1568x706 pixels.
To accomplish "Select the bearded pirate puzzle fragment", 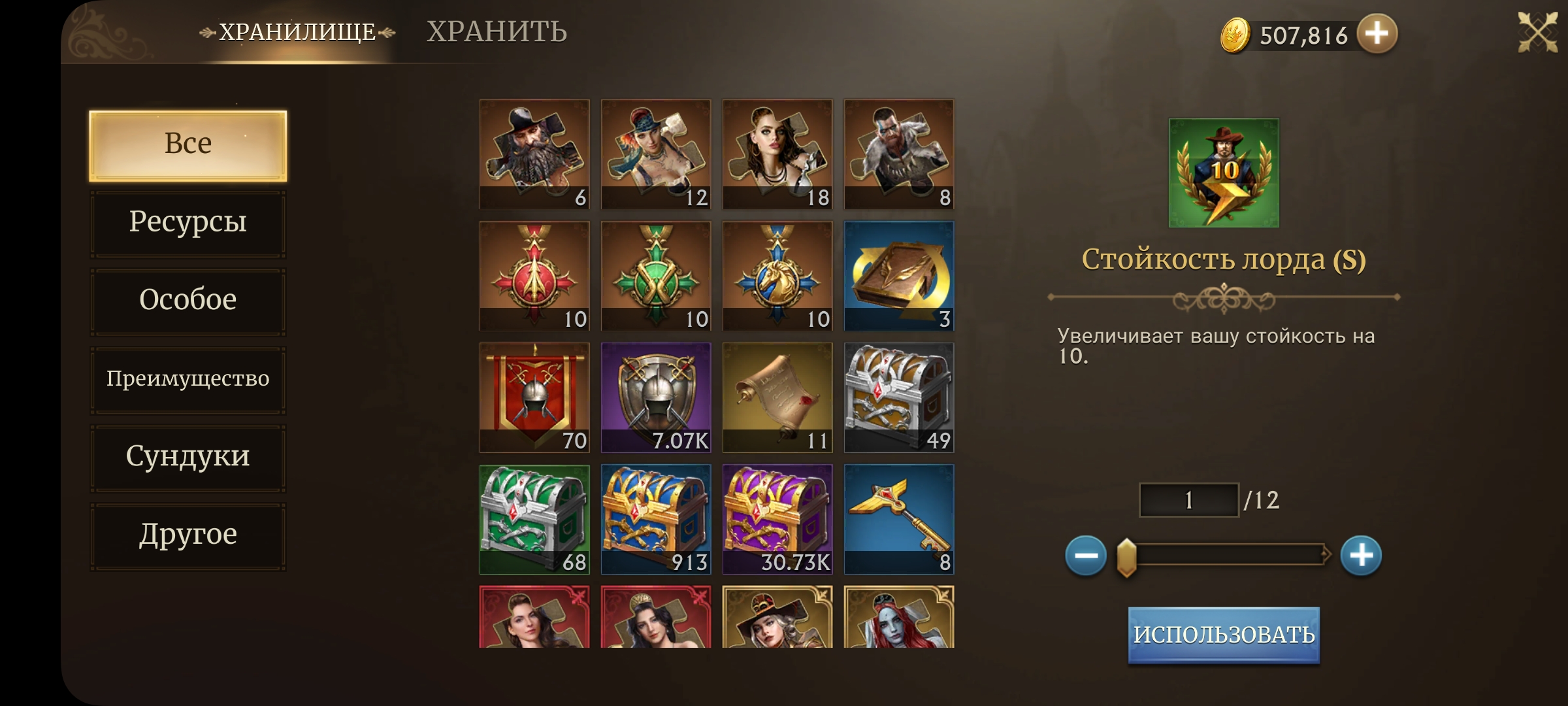I will (534, 154).
